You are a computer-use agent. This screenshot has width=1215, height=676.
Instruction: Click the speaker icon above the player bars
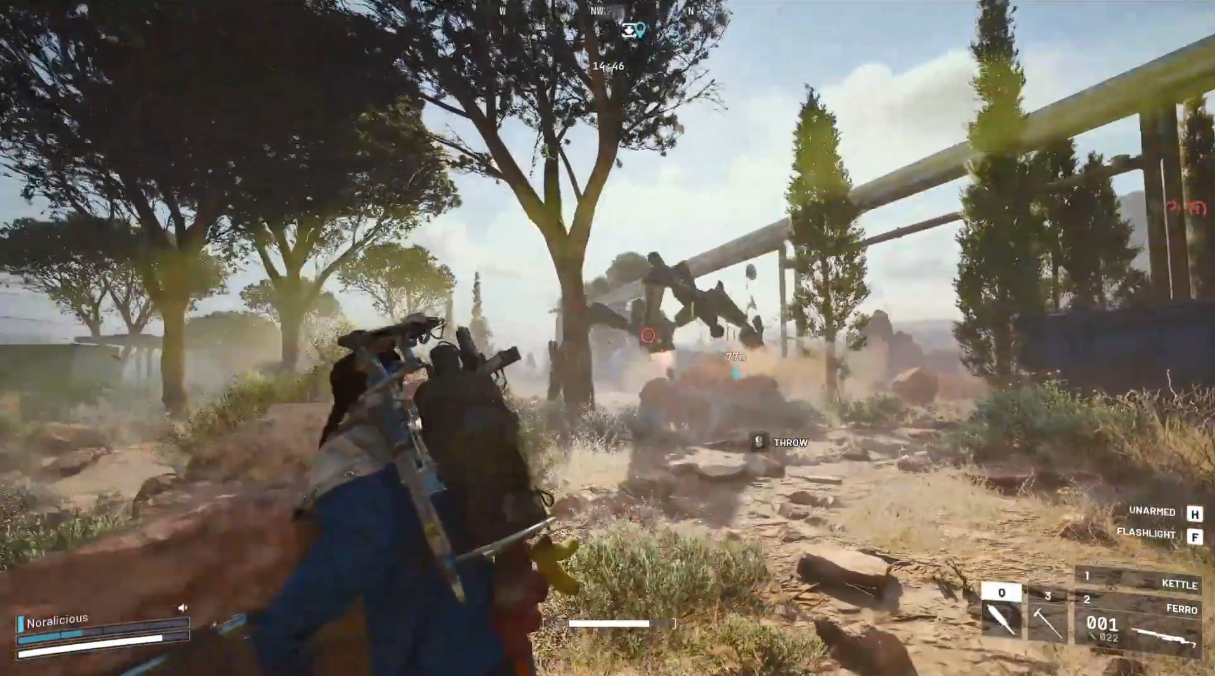[183, 607]
